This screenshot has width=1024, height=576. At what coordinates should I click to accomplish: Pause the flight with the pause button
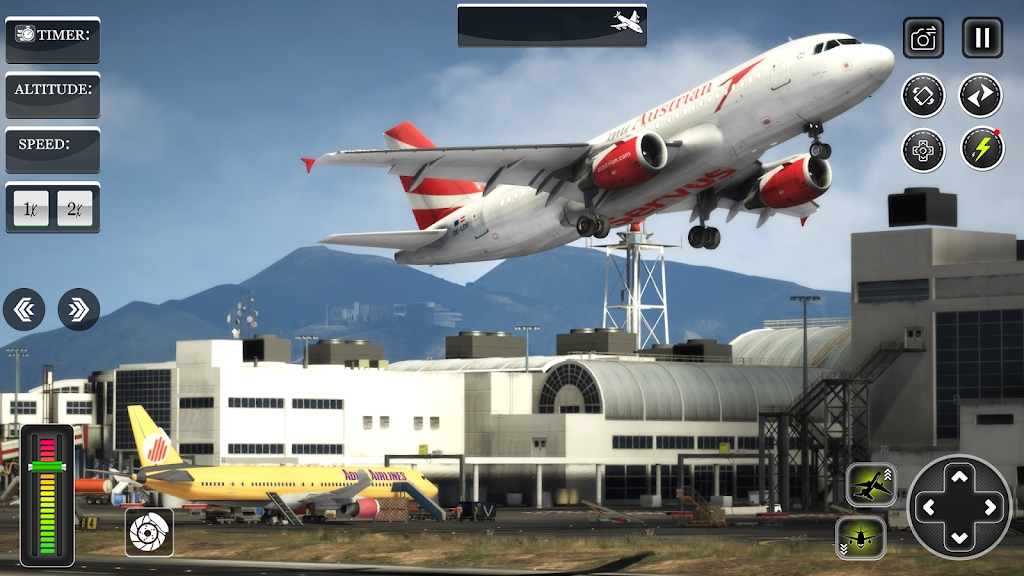click(x=982, y=38)
